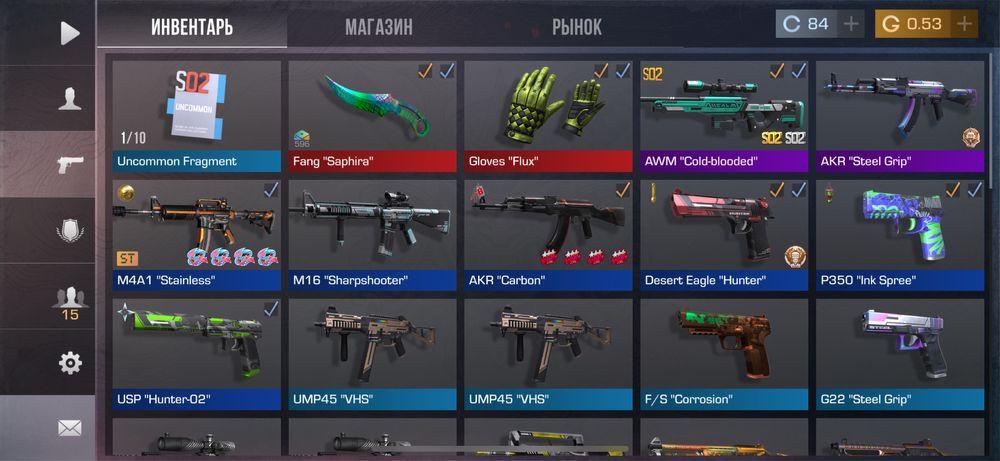The width and height of the screenshot is (1000, 461).
Task: Open the Рынок tab
Action: pyautogui.click(x=577, y=27)
